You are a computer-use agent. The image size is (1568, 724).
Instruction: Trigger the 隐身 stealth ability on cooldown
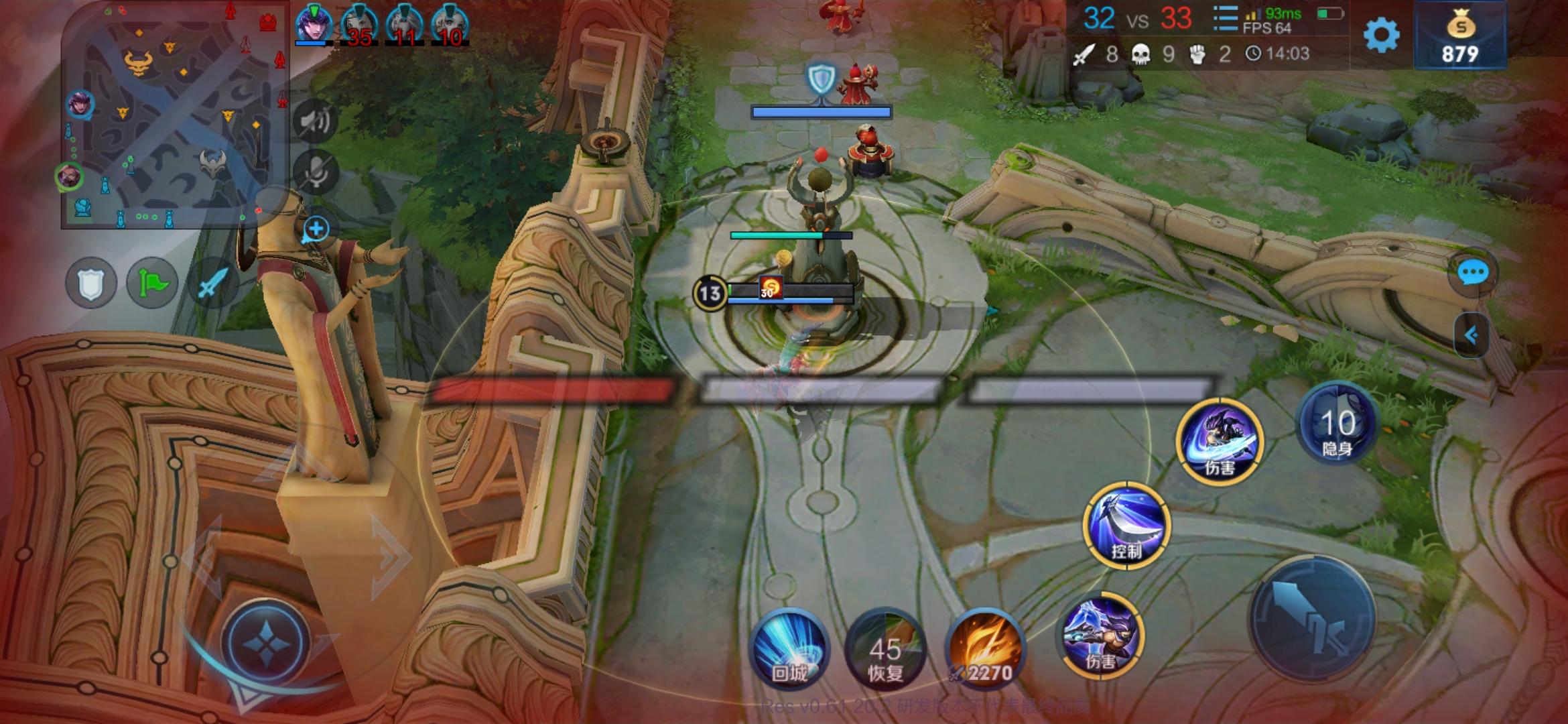point(1336,424)
